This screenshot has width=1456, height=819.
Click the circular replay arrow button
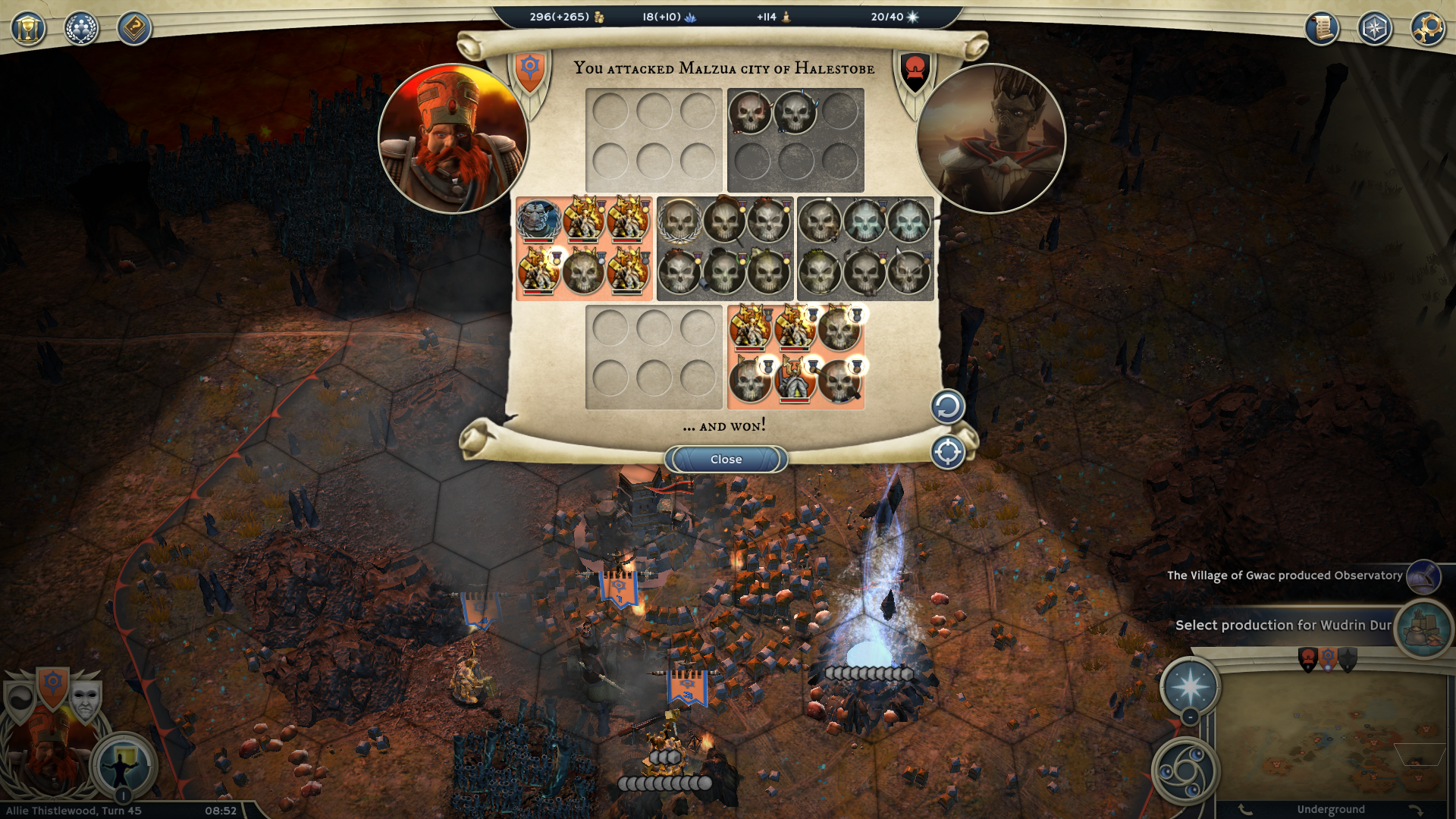[947, 407]
